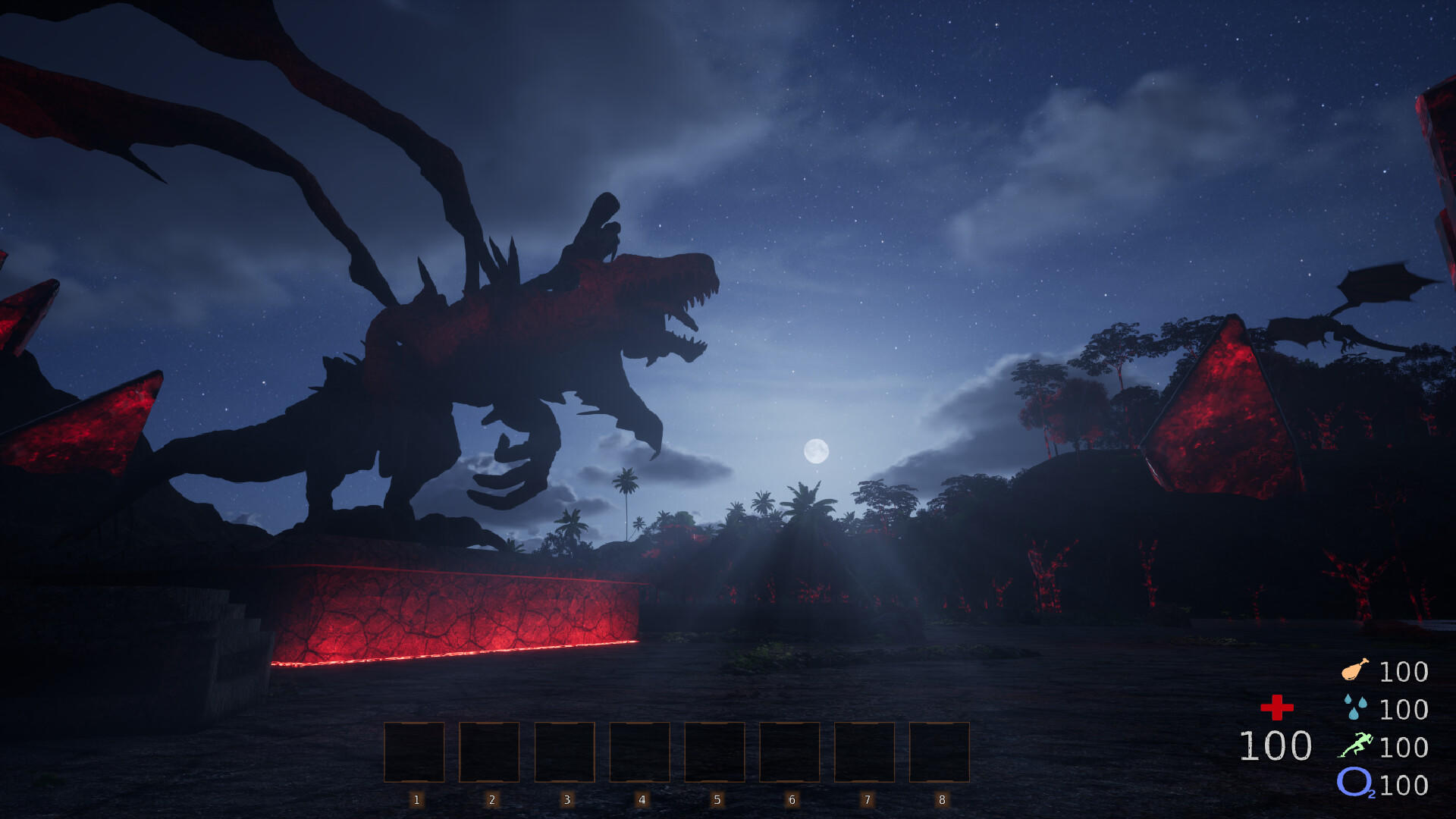1456x819 pixels.
Task: Select the drumstick food stat icon
Action: point(1357,670)
